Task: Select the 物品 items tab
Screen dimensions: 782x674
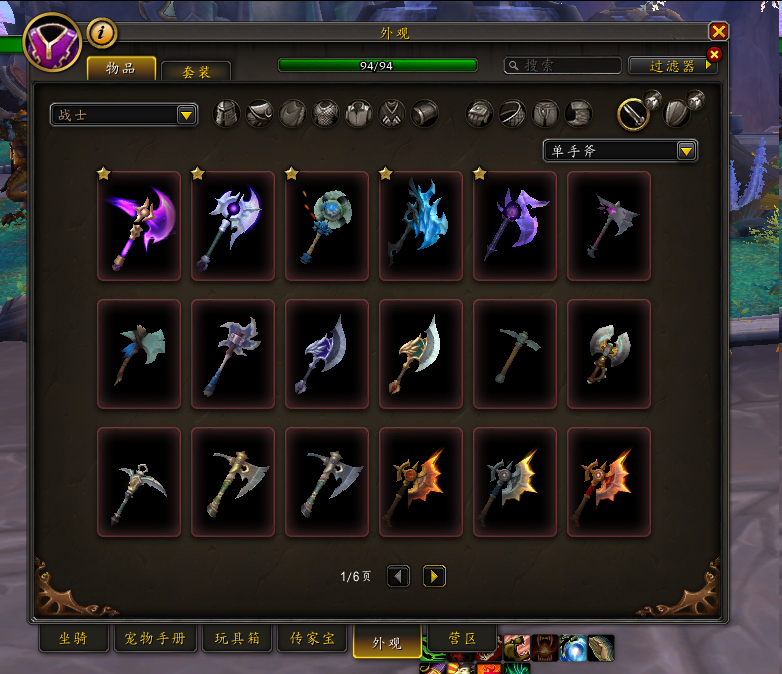Action: click(x=122, y=68)
